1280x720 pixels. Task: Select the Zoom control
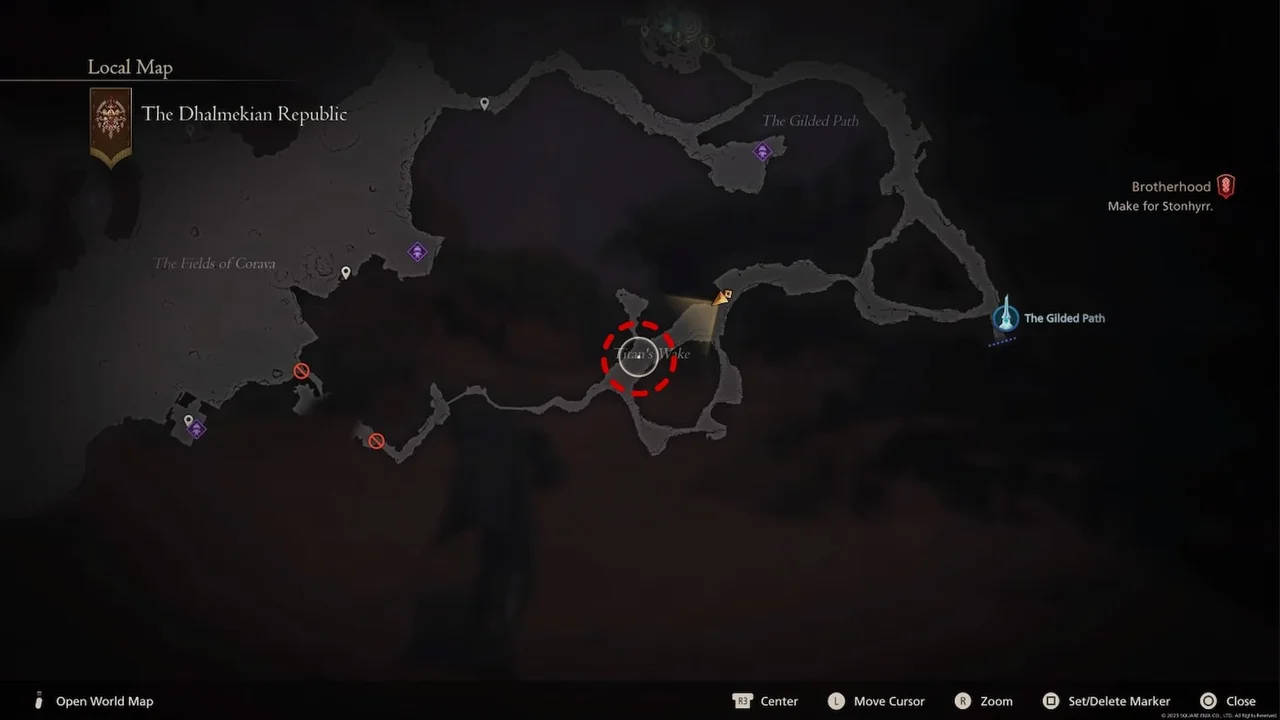click(x=984, y=701)
